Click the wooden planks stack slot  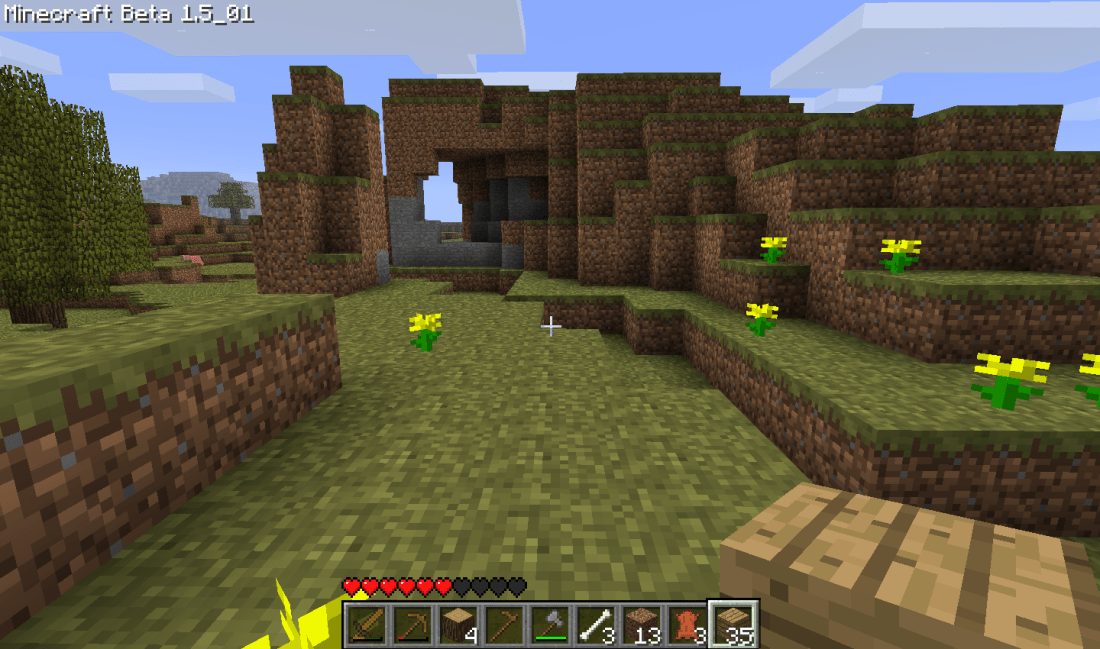click(x=734, y=624)
